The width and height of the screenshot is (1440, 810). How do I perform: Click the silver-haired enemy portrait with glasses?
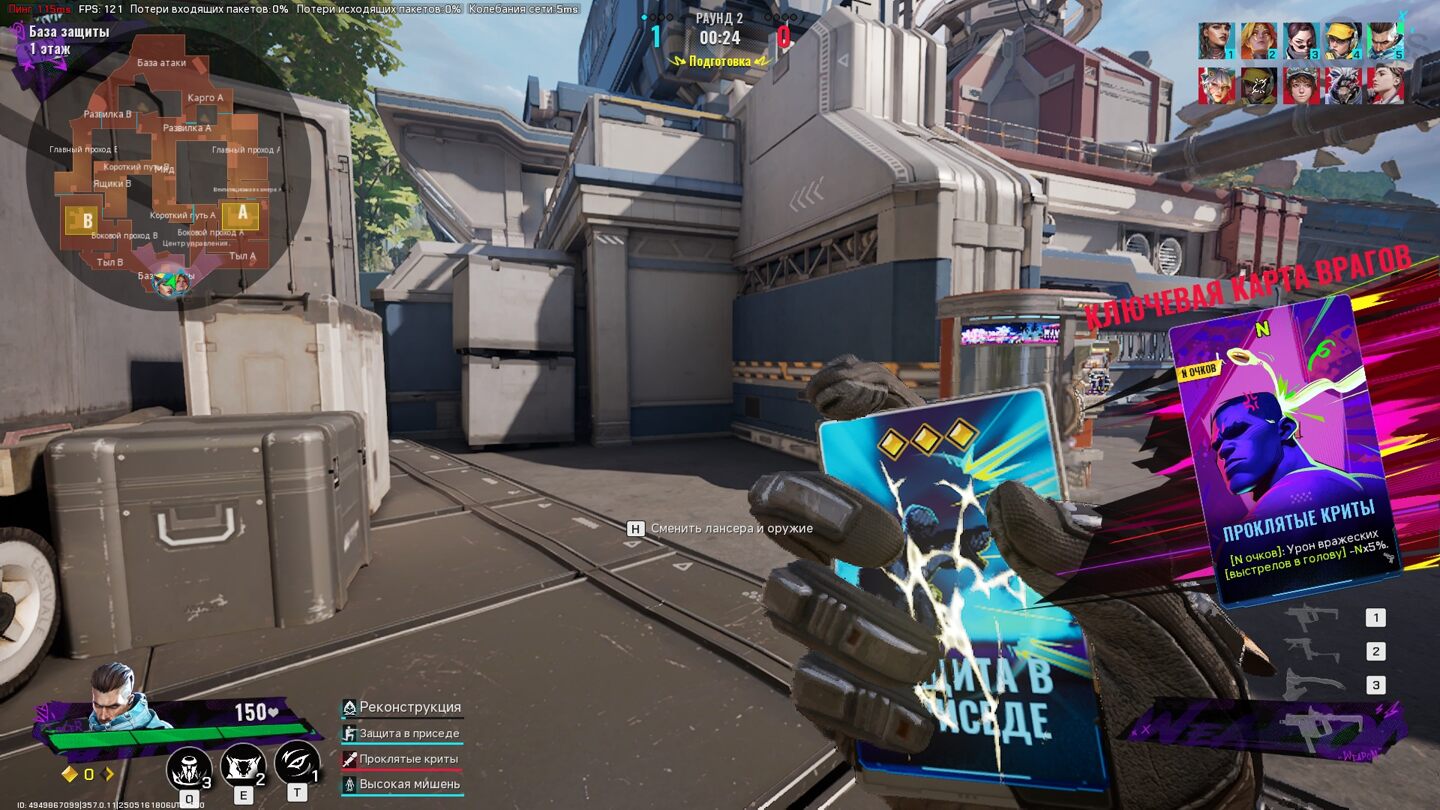pos(1217,86)
